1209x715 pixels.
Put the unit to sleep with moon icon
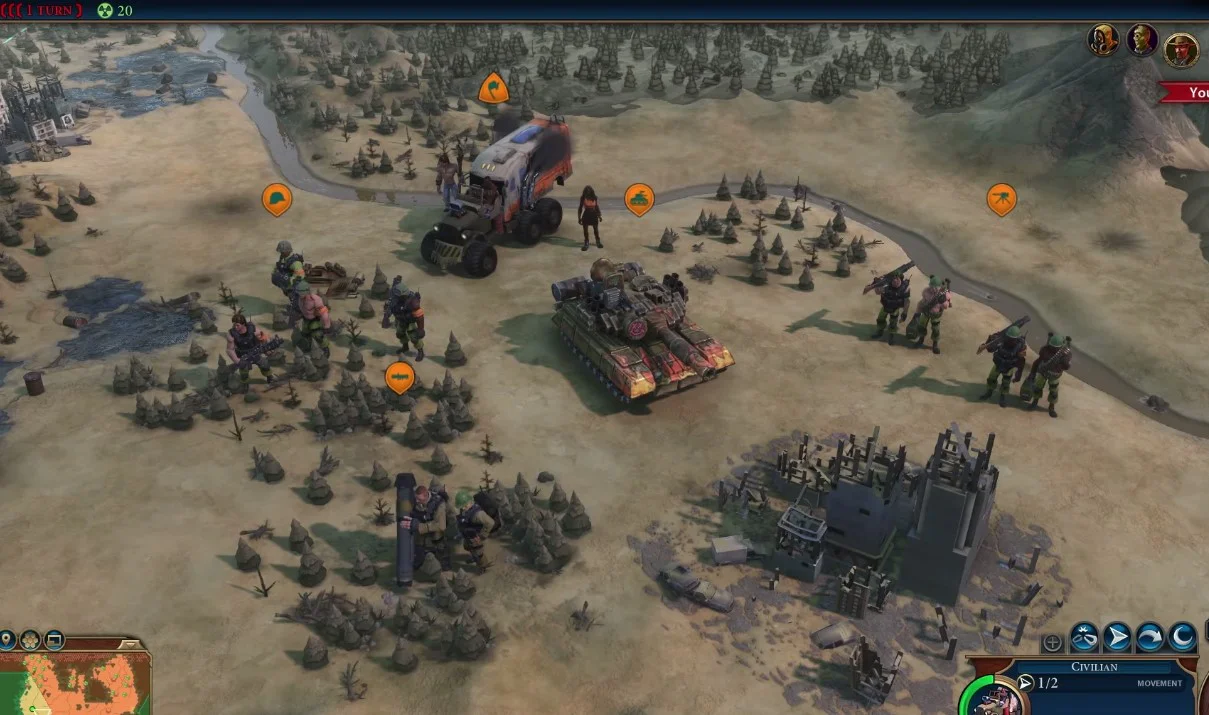click(1182, 637)
